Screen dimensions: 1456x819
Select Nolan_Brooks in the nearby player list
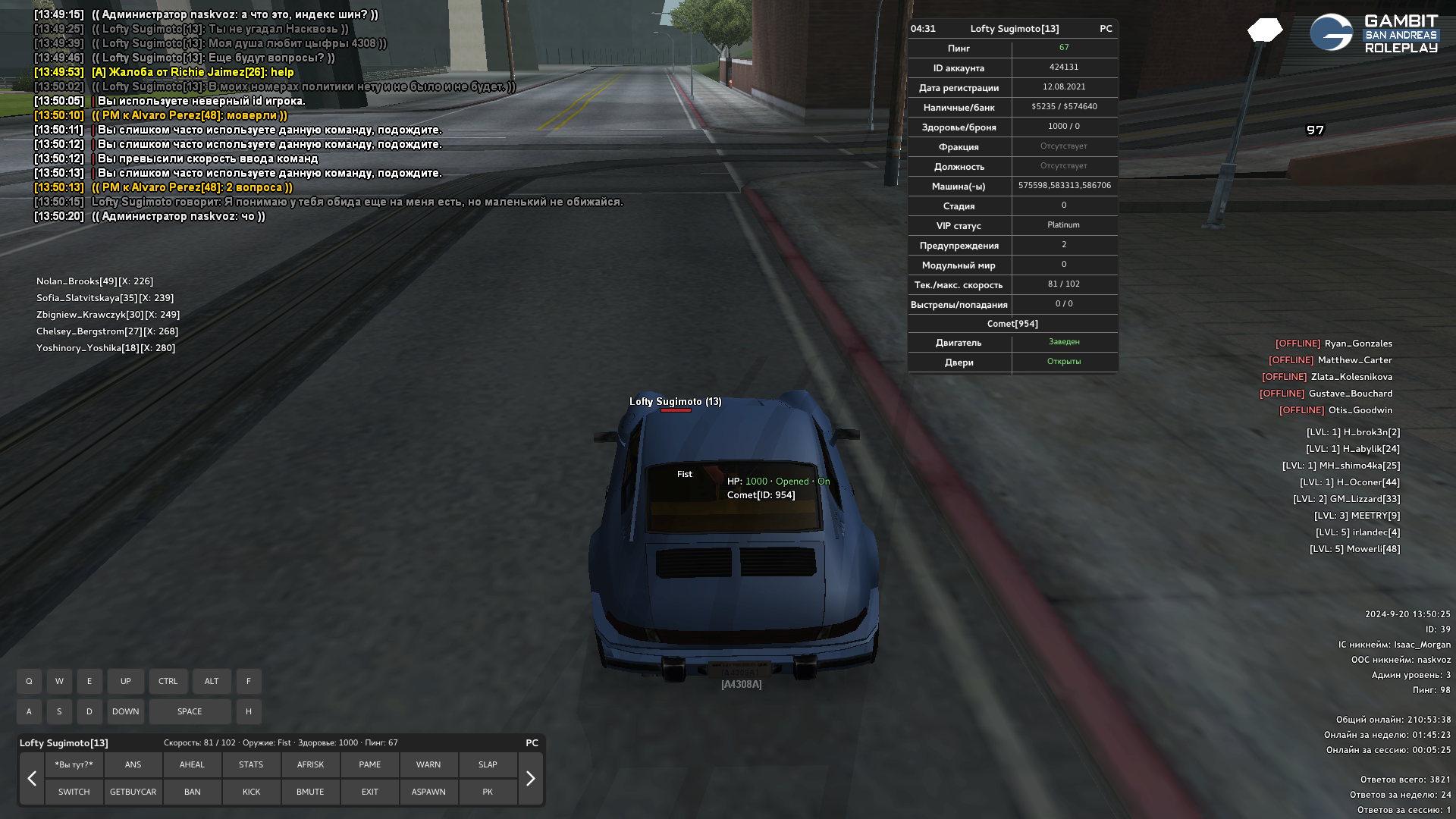point(94,281)
